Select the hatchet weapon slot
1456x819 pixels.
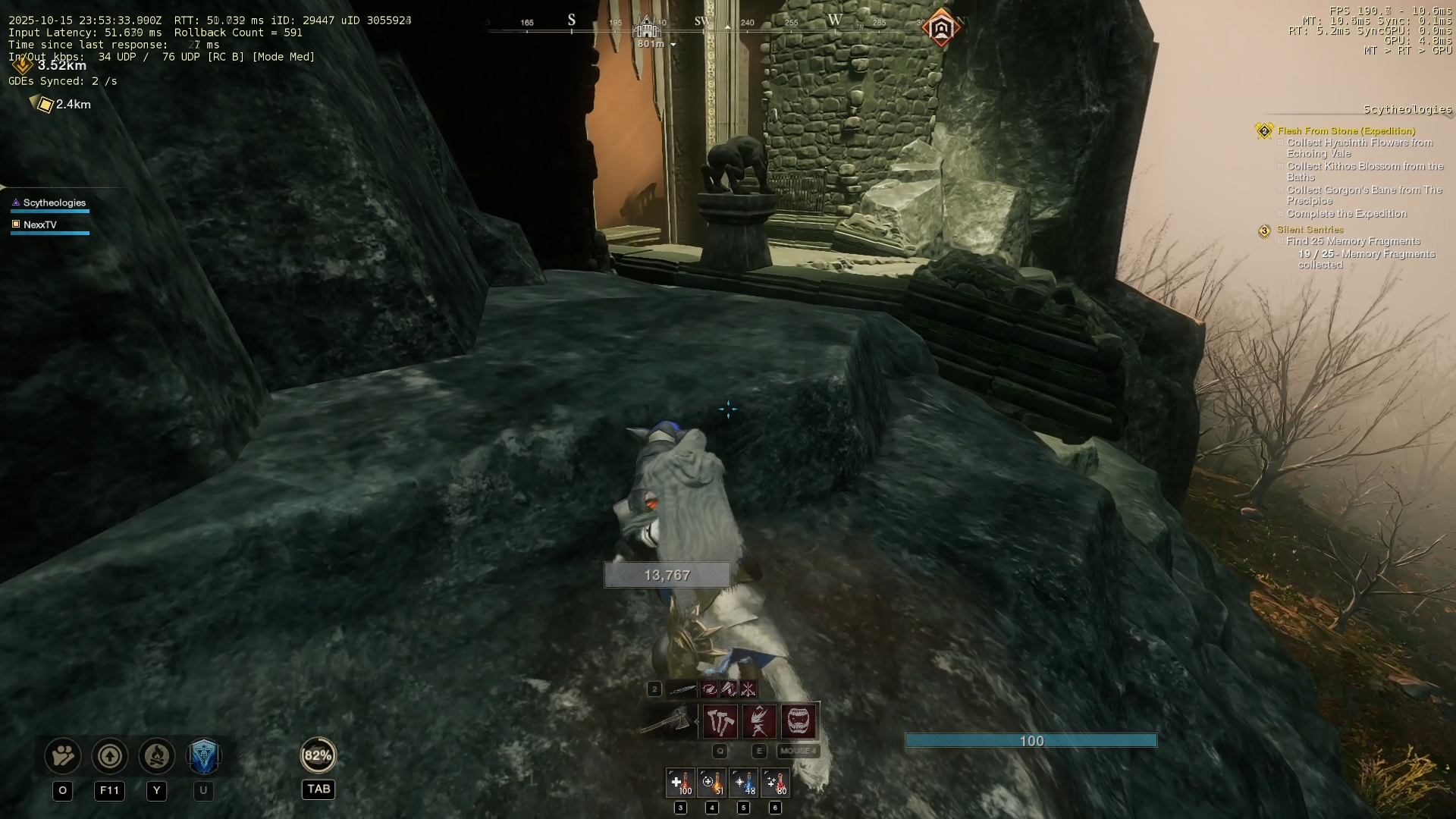pos(667,721)
